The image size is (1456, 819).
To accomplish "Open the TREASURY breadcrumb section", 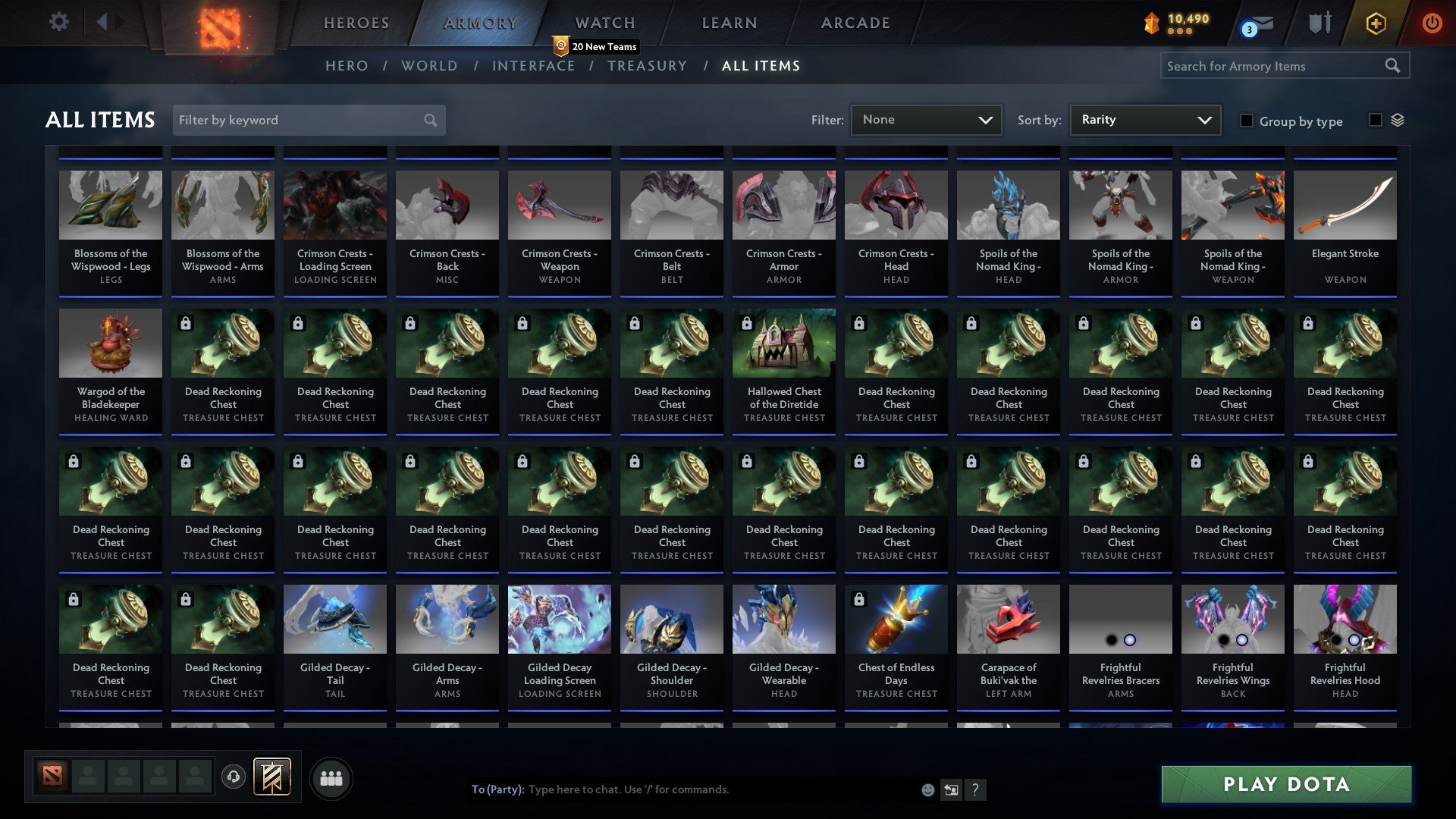I will point(647,66).
